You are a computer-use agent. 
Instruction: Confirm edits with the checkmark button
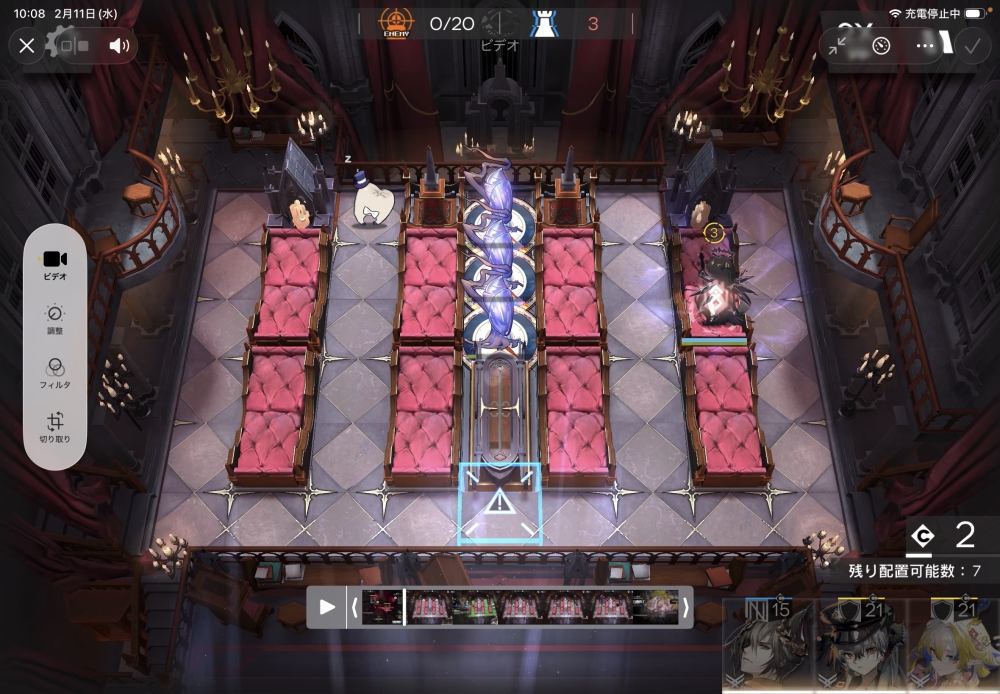click(969, 45)
